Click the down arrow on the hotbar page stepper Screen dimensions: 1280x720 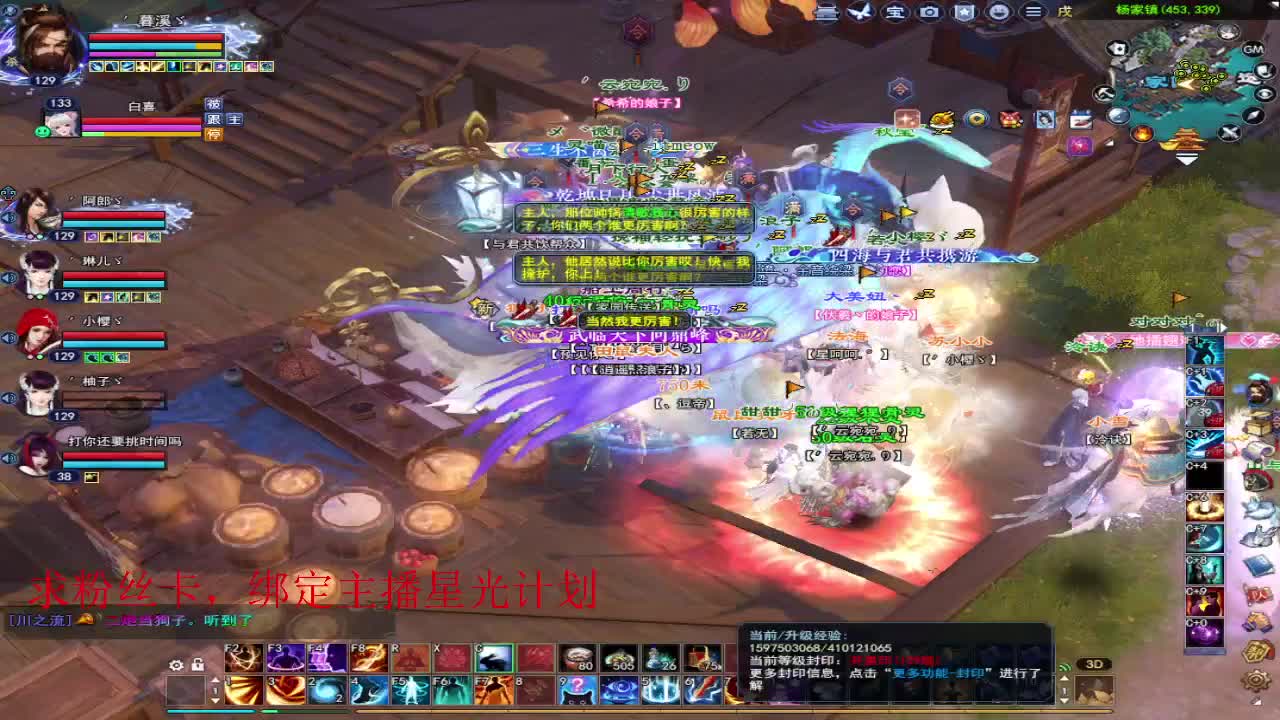coord(217,701)
